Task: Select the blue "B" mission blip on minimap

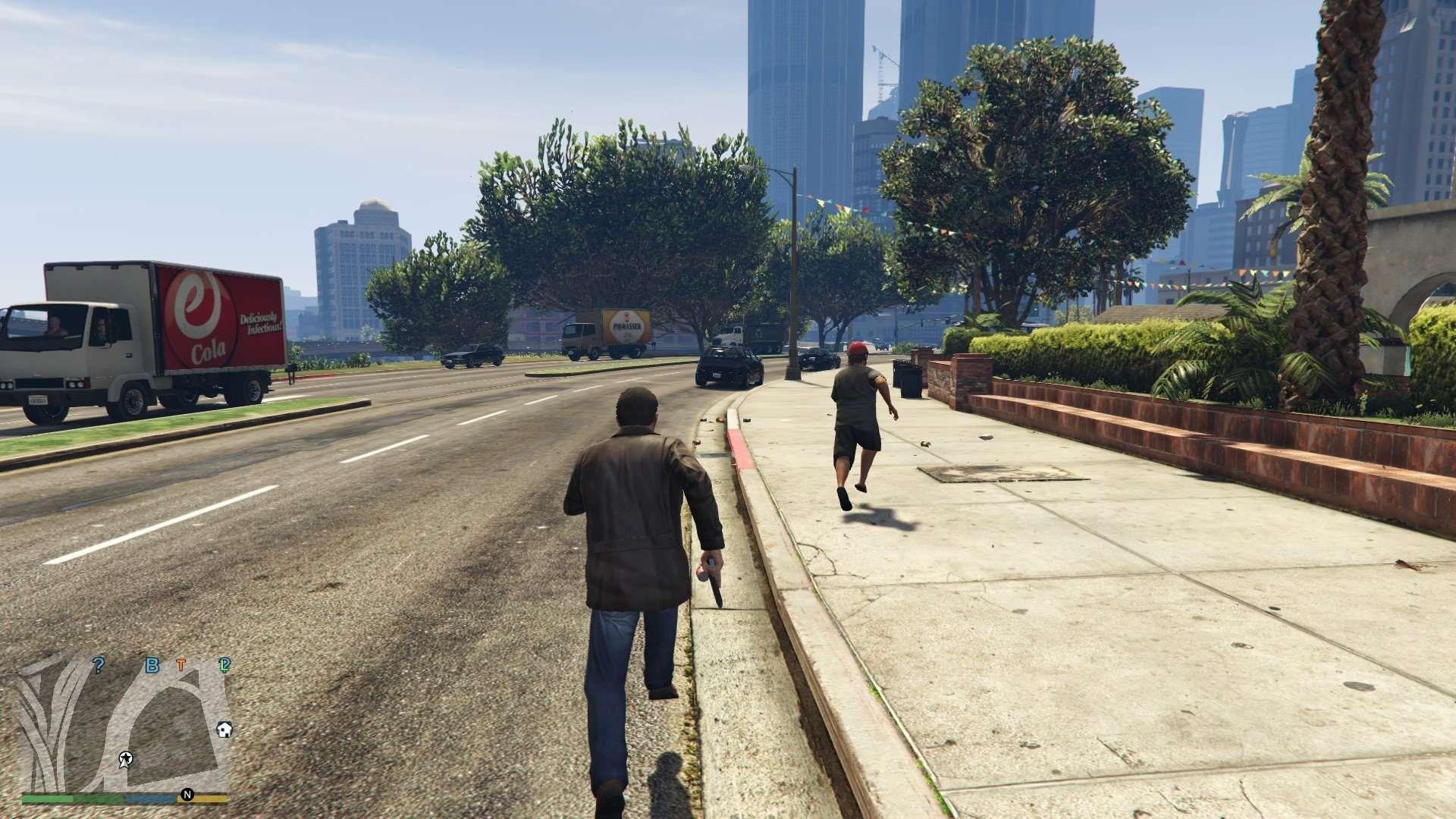Action: (152, 665)
